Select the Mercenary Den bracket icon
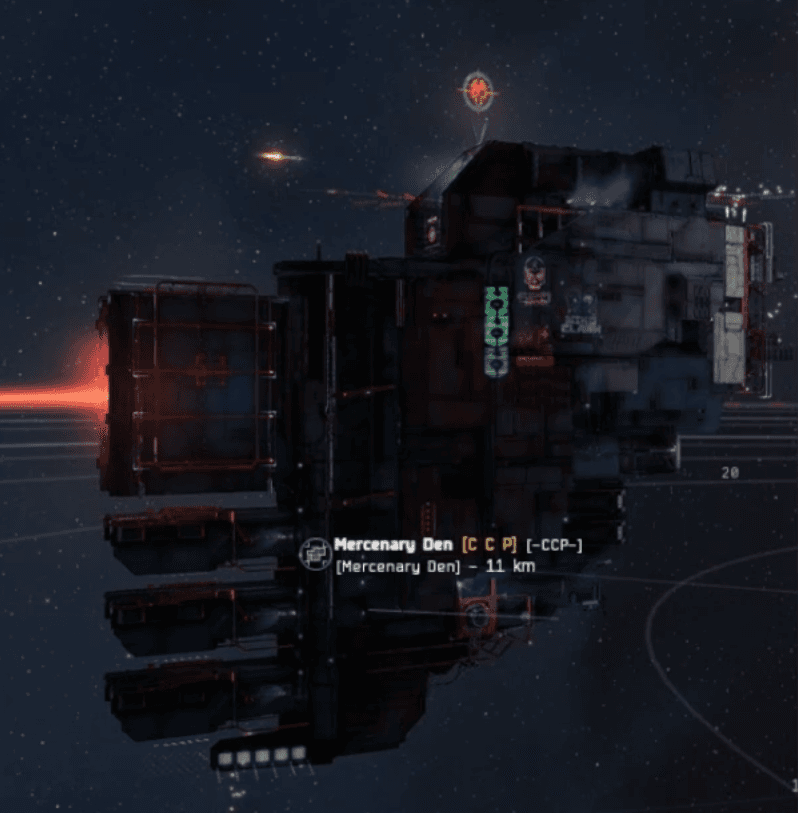The height and width of the screenshot is (813, 798). [x=315, y=553]
